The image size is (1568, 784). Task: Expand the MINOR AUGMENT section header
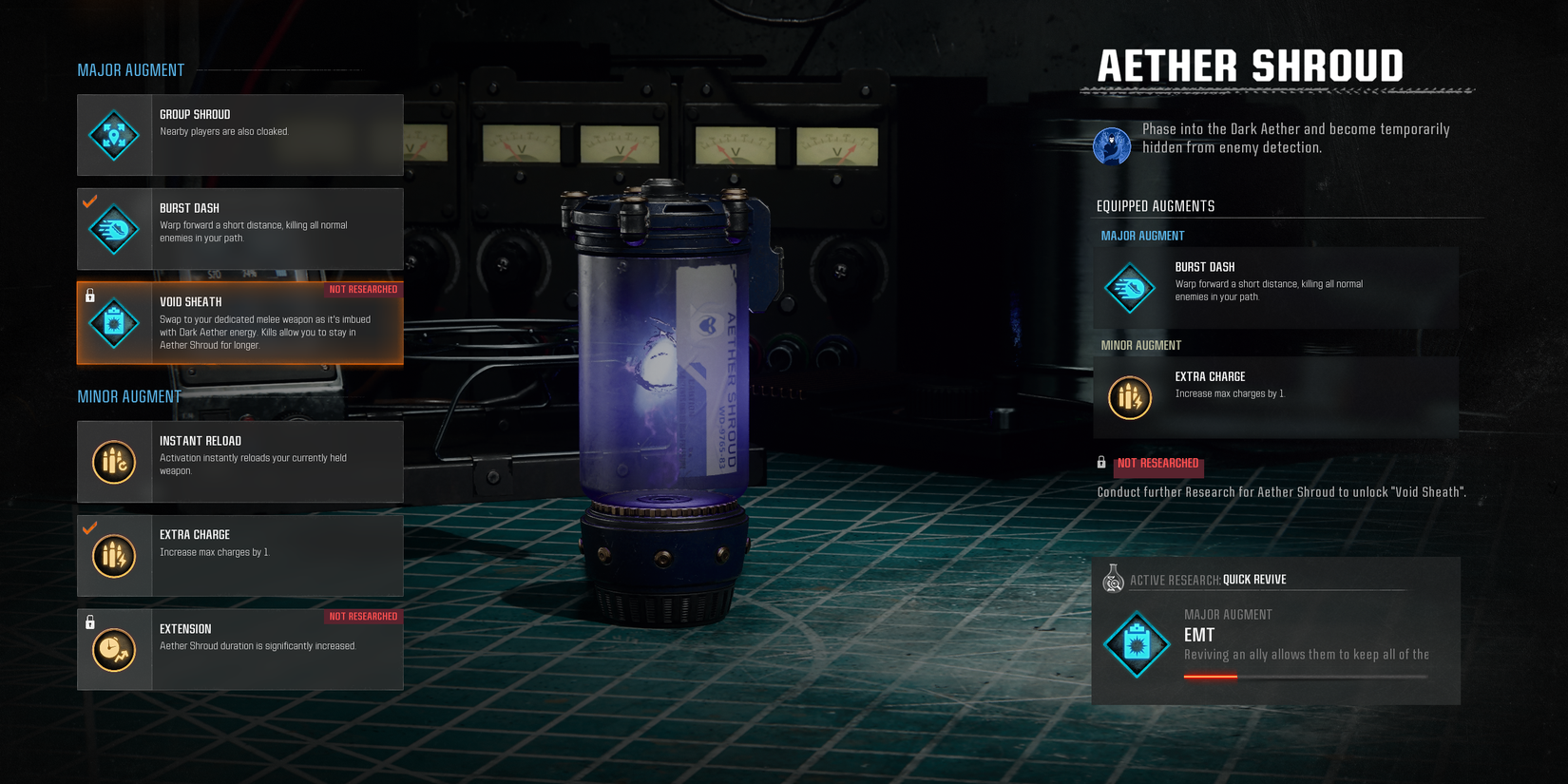click(x=128, y=396)
